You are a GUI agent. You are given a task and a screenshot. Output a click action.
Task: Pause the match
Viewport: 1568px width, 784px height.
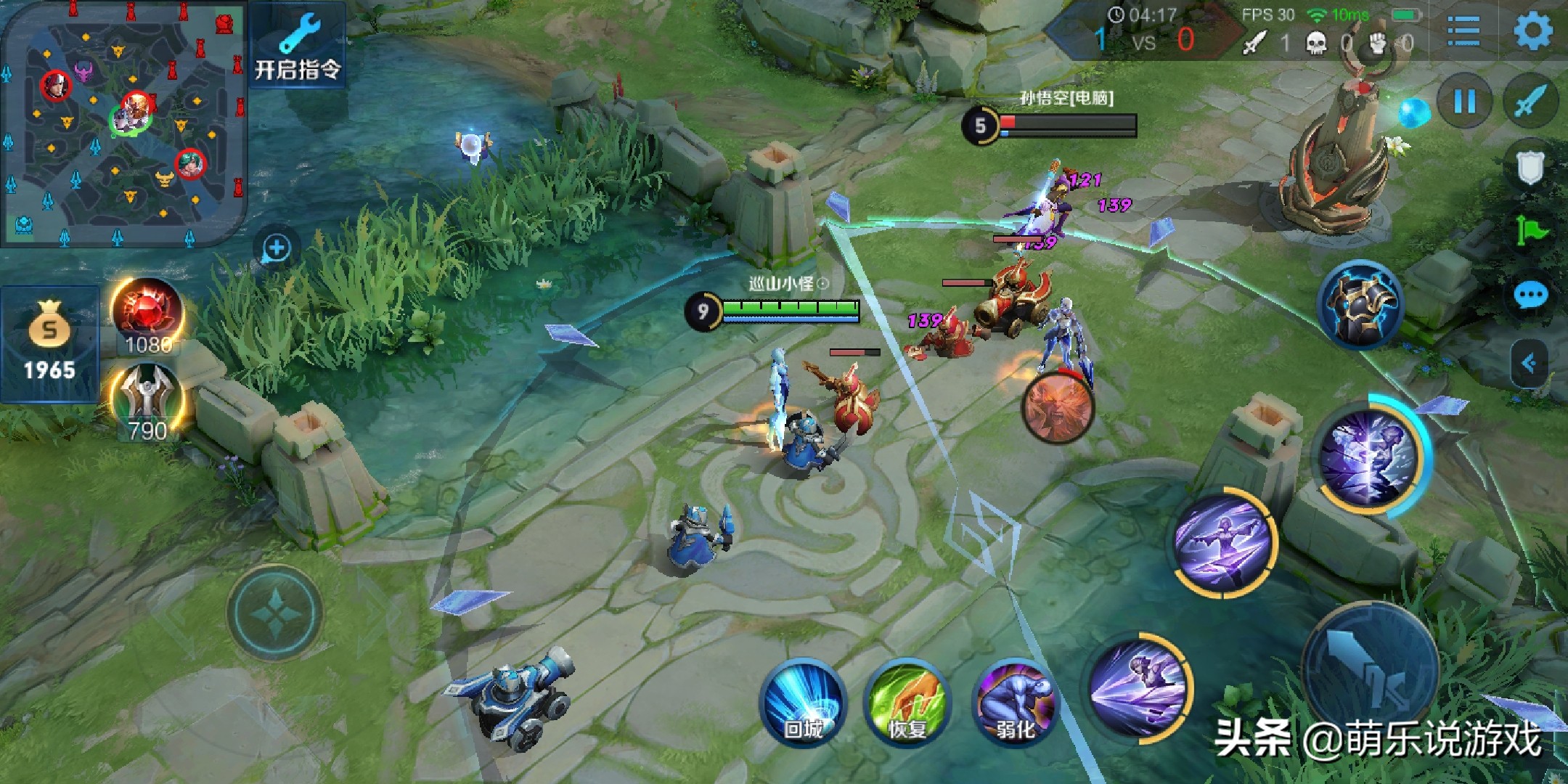pyautogui.click(x=1464, y=101)
